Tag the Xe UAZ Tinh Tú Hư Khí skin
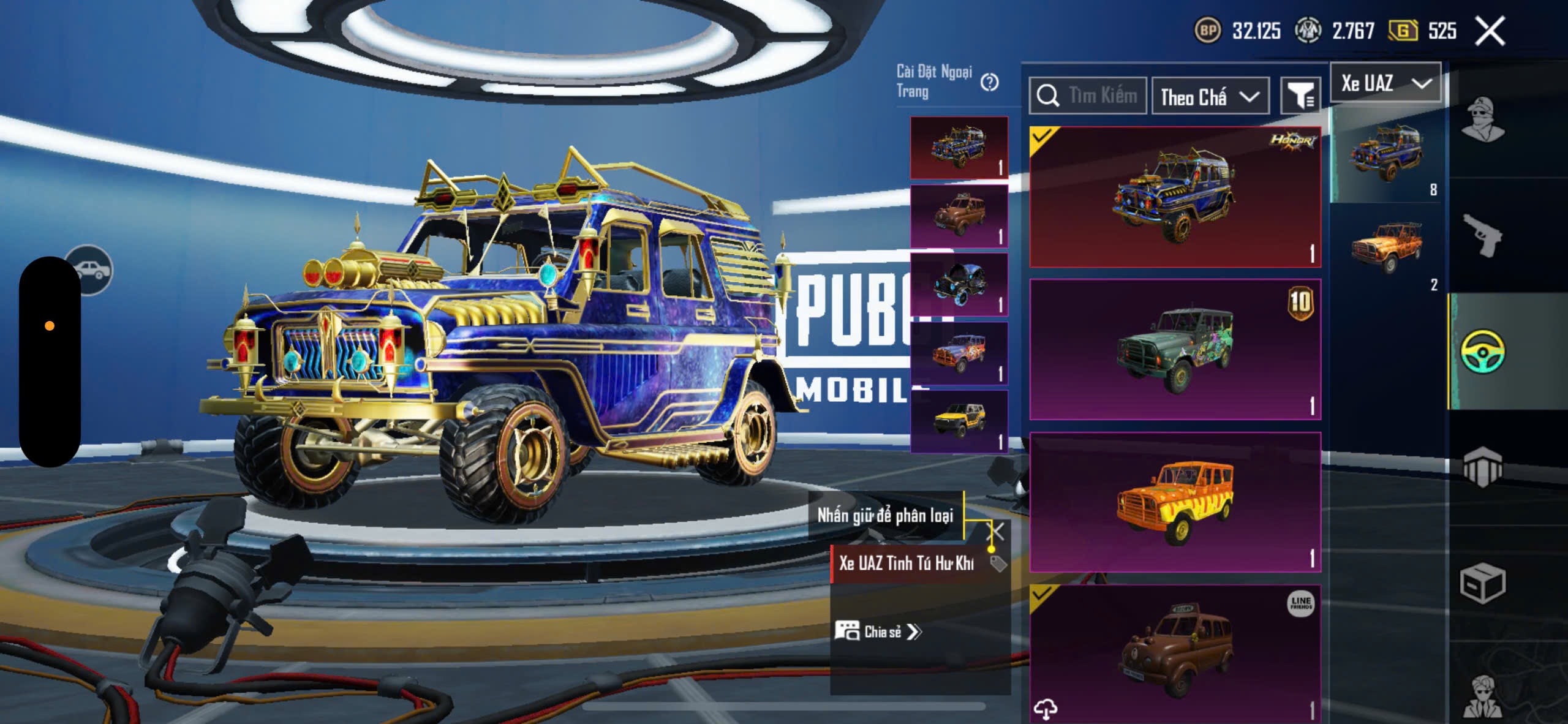 point(998,564)
